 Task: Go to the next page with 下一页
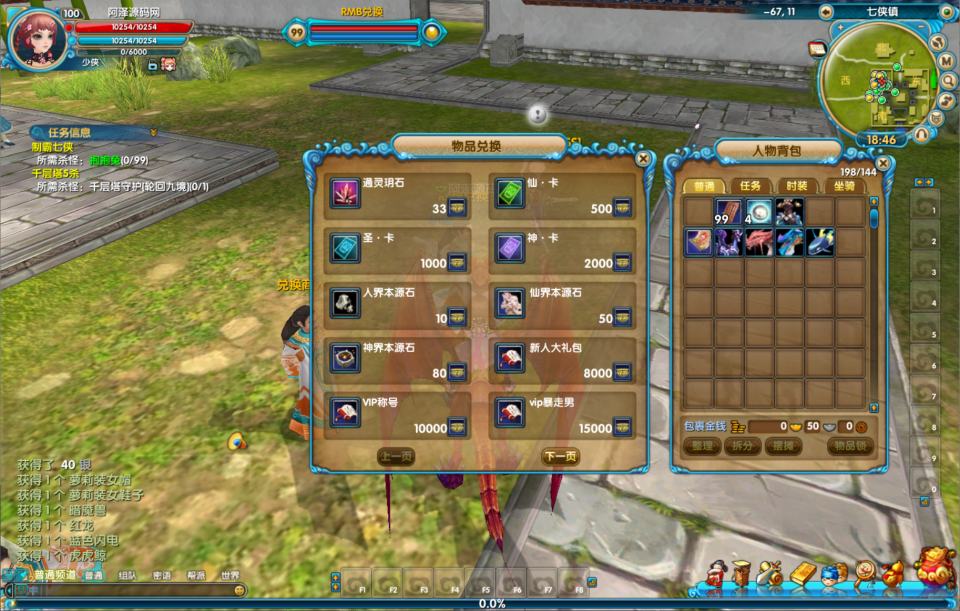point(559,456)
